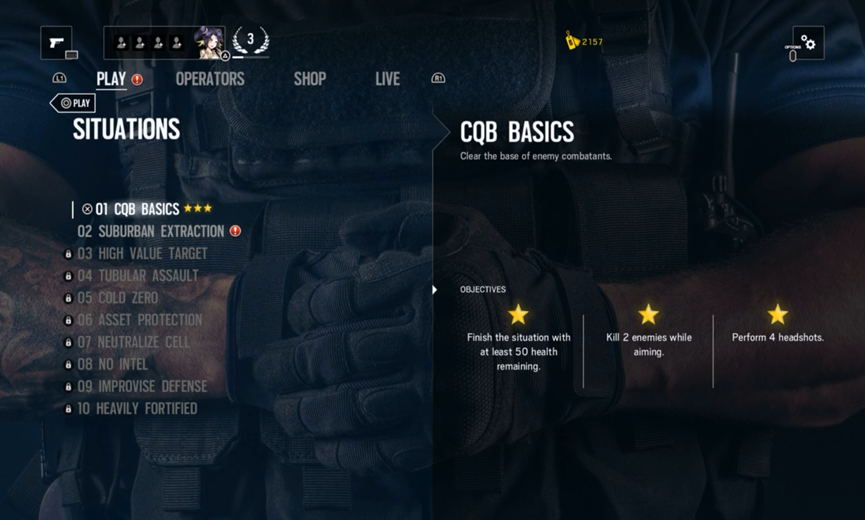The height and width of the screenshot is (520, 865).
Task: Select locked situation 05 Cold Zero
Action: point(117,298)
